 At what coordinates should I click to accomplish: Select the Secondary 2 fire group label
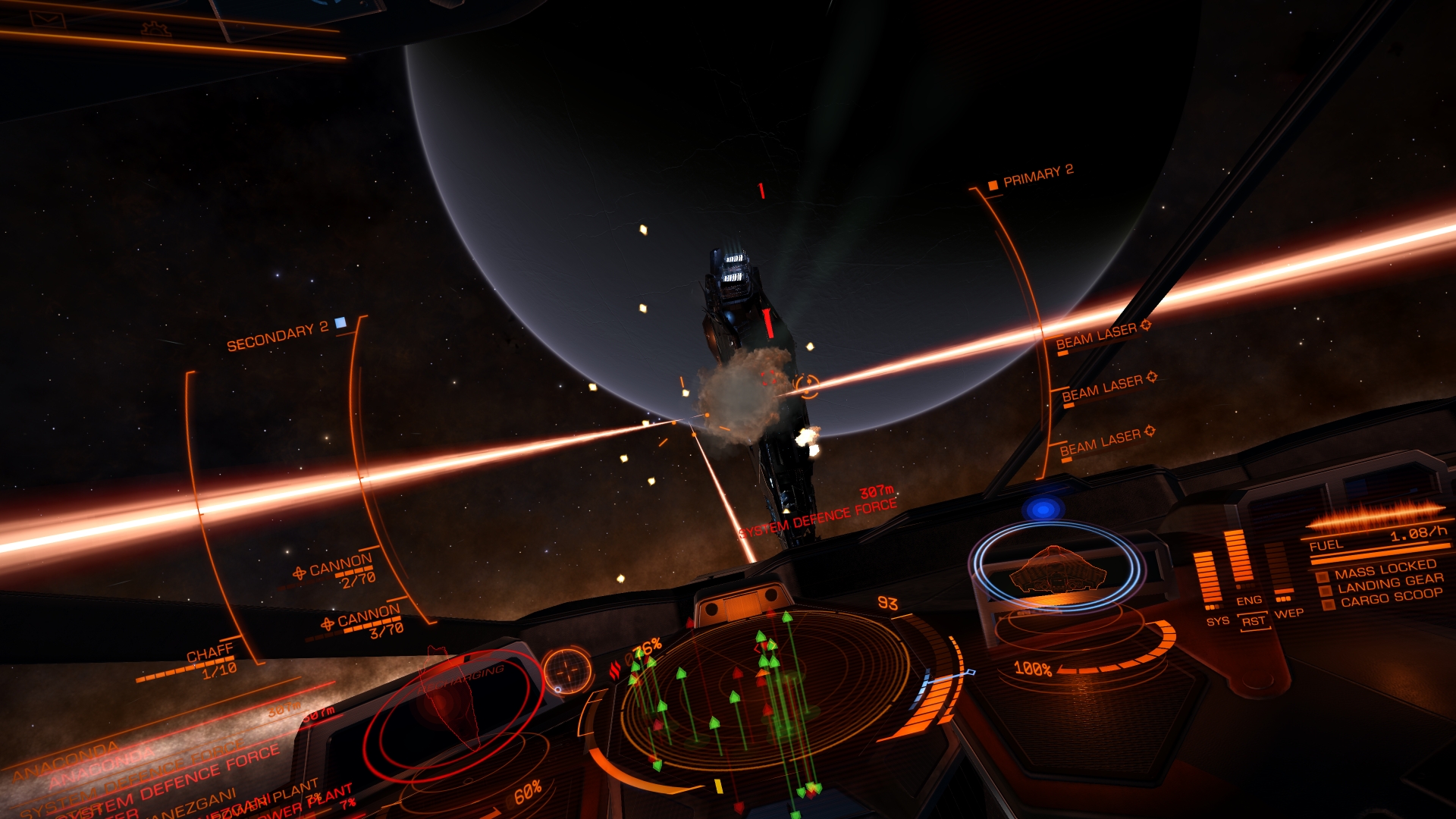click(278, 337)
